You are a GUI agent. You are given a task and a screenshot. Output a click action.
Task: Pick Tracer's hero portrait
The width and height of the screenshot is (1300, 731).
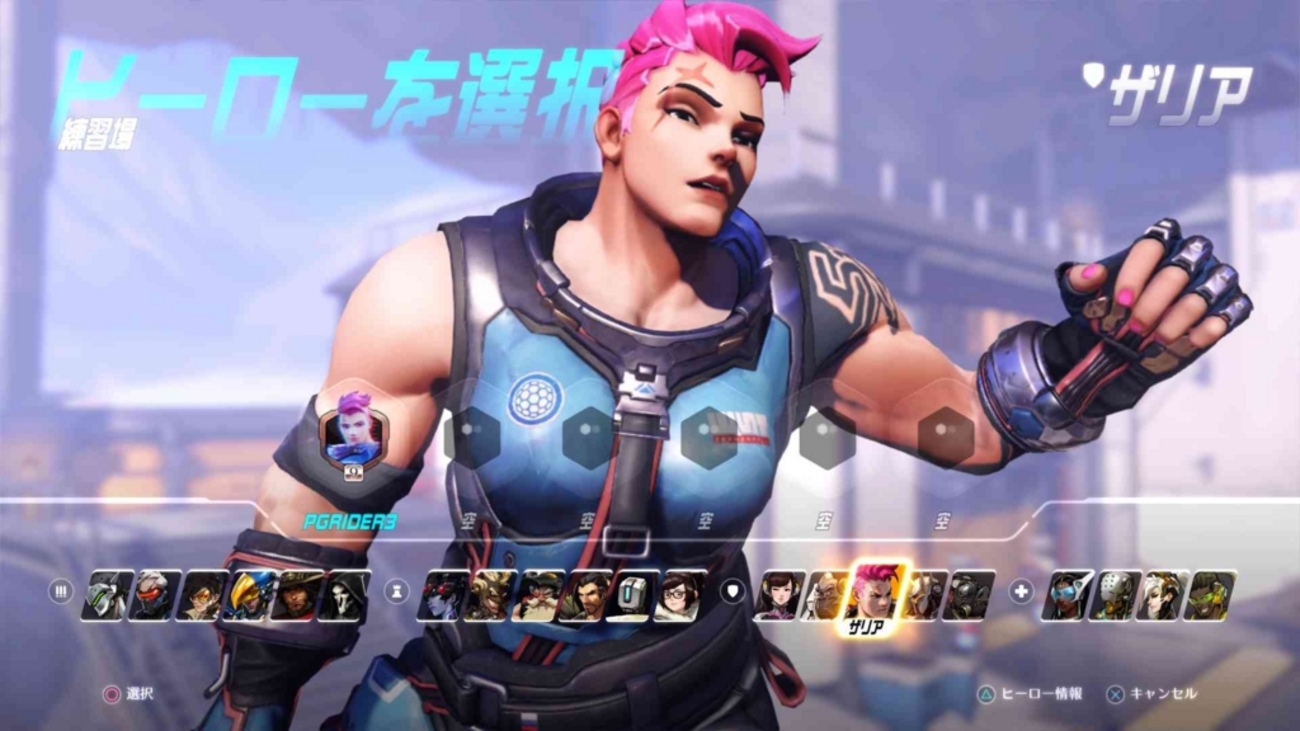point(202,595)
